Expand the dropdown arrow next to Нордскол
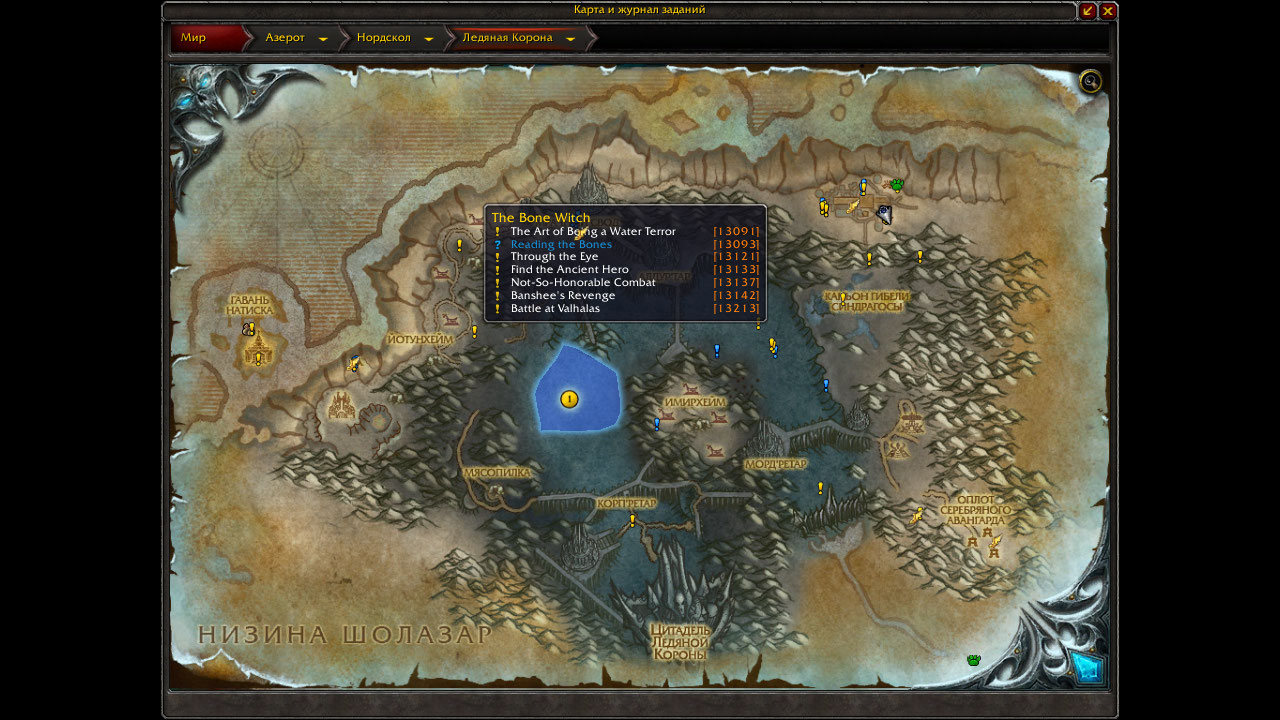 point(429,39)
